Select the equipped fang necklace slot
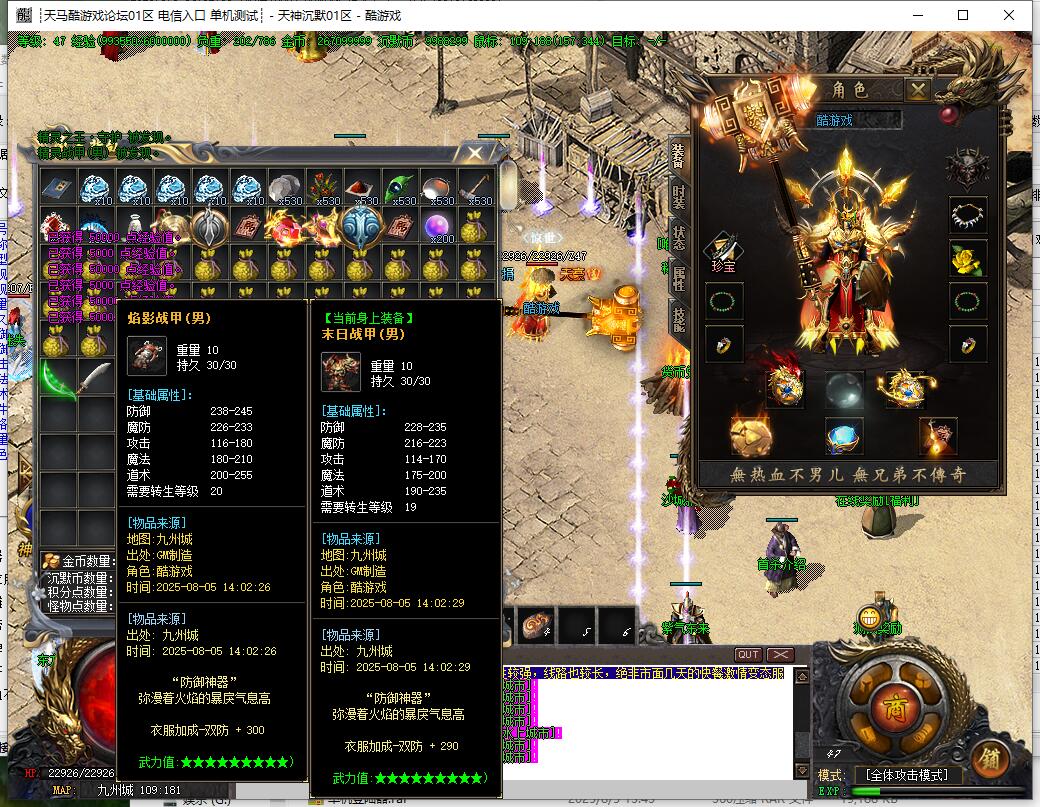 pyautogui.click(x=967, y=215)
